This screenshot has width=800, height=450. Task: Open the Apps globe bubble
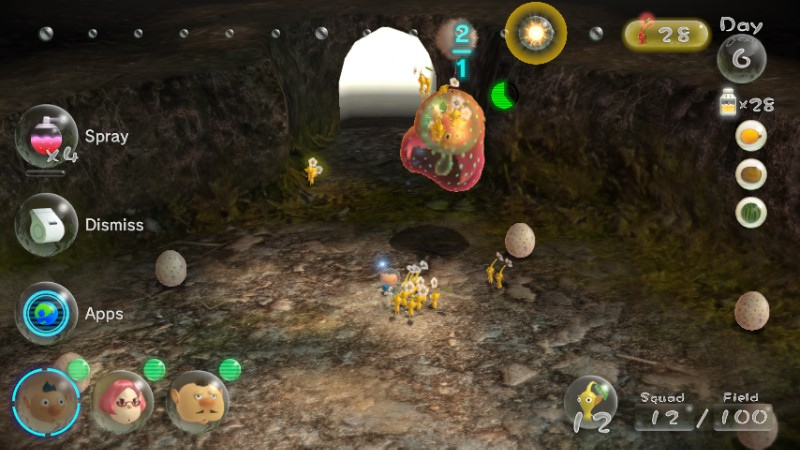tap(47, 313)
